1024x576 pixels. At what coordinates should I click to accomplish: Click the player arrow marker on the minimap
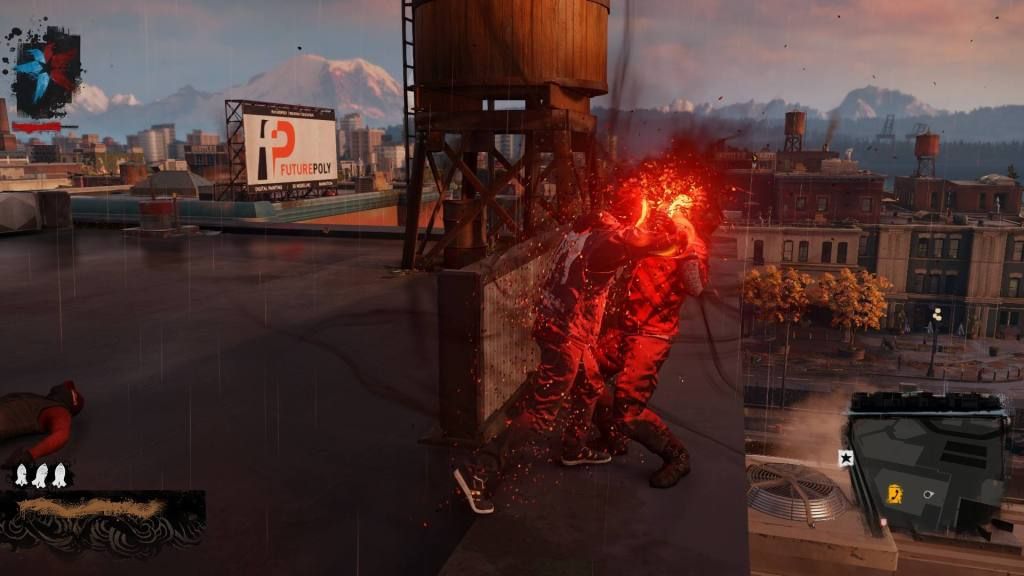pos(930,493)
